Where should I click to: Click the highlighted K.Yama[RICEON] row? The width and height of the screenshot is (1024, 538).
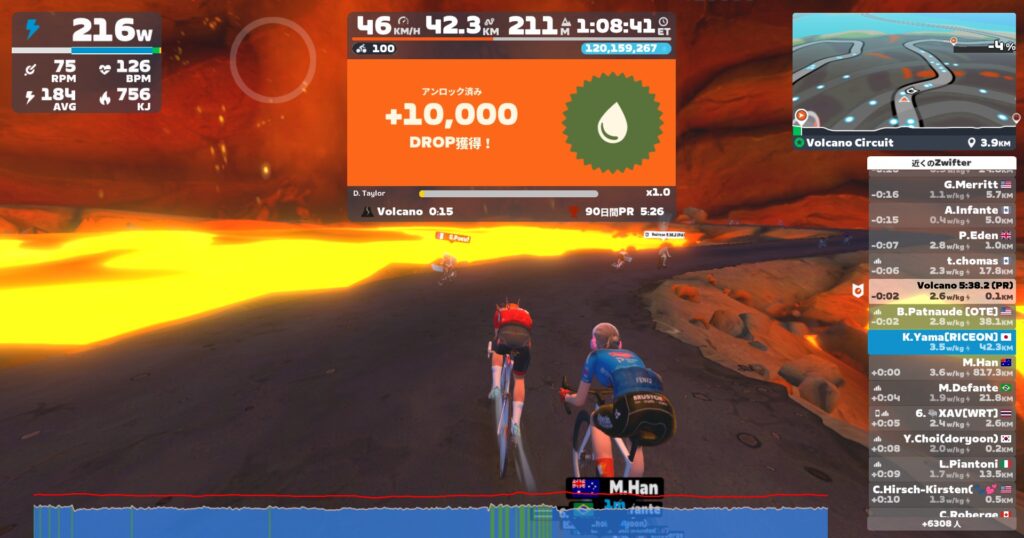942,342
